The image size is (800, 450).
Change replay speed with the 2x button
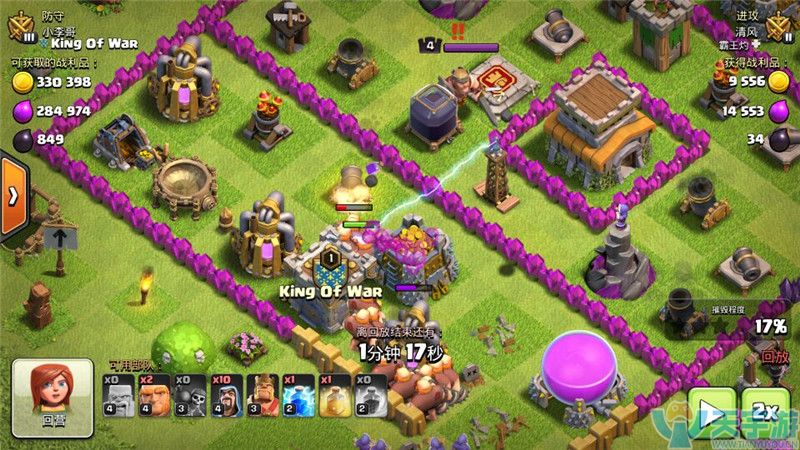pyautogui.click(x=765, y=412)
